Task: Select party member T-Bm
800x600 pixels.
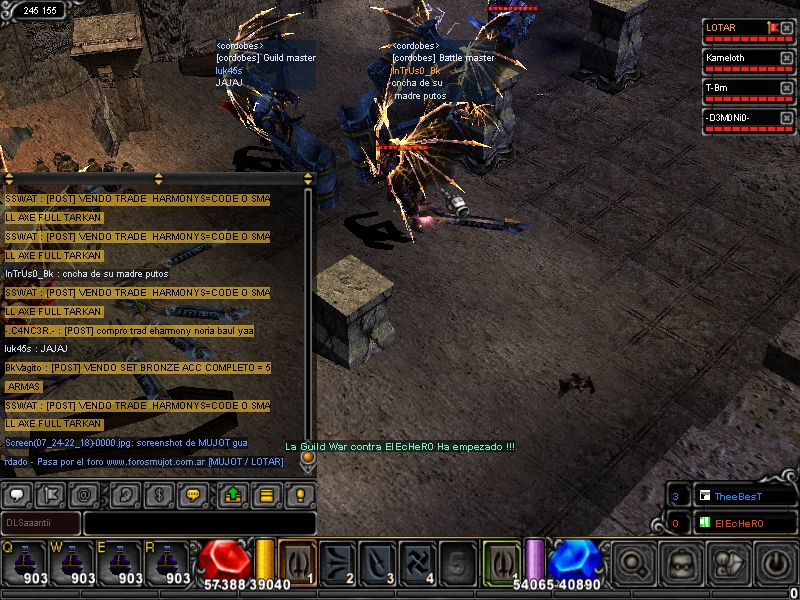Action: coord(740,88)
